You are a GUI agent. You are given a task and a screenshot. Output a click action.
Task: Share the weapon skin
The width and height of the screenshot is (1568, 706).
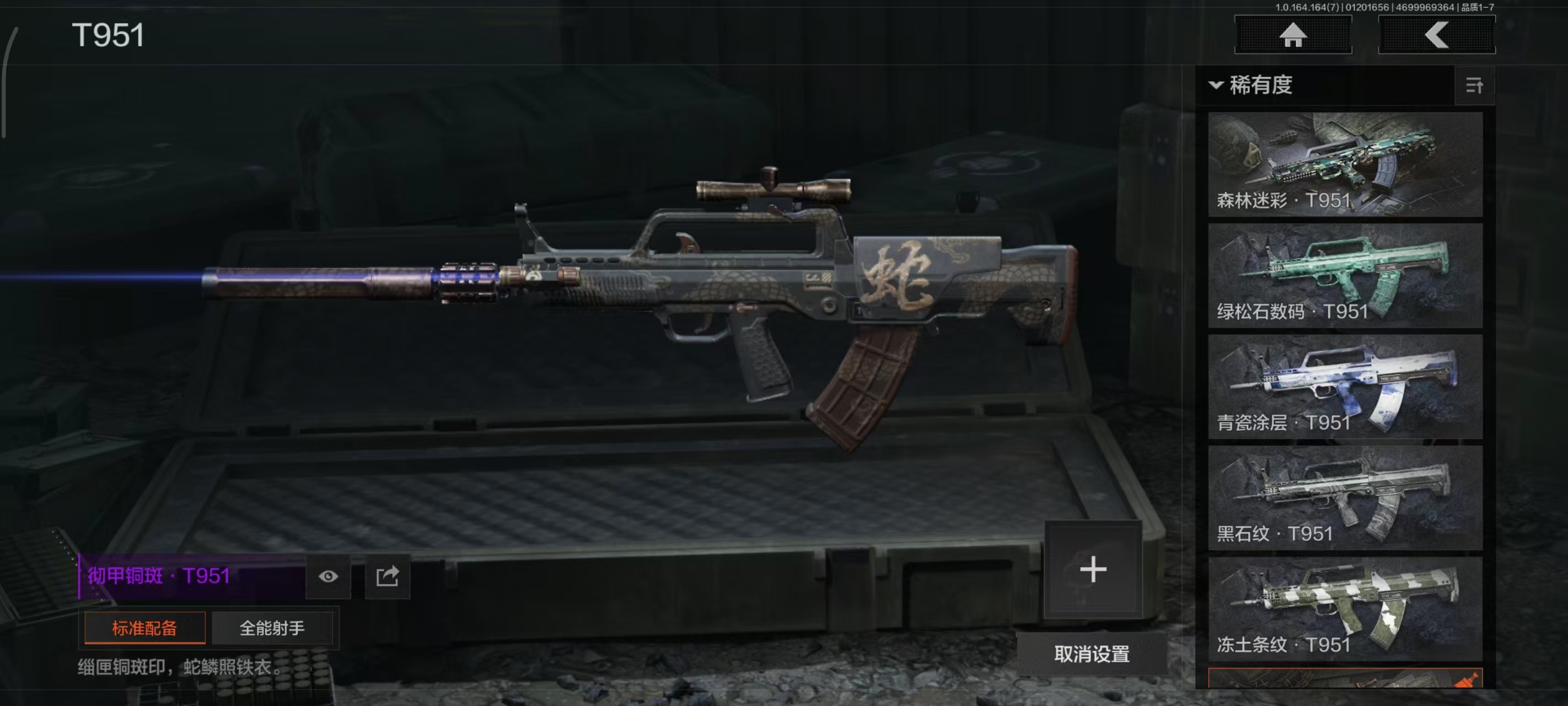click(x=387, y=576)
